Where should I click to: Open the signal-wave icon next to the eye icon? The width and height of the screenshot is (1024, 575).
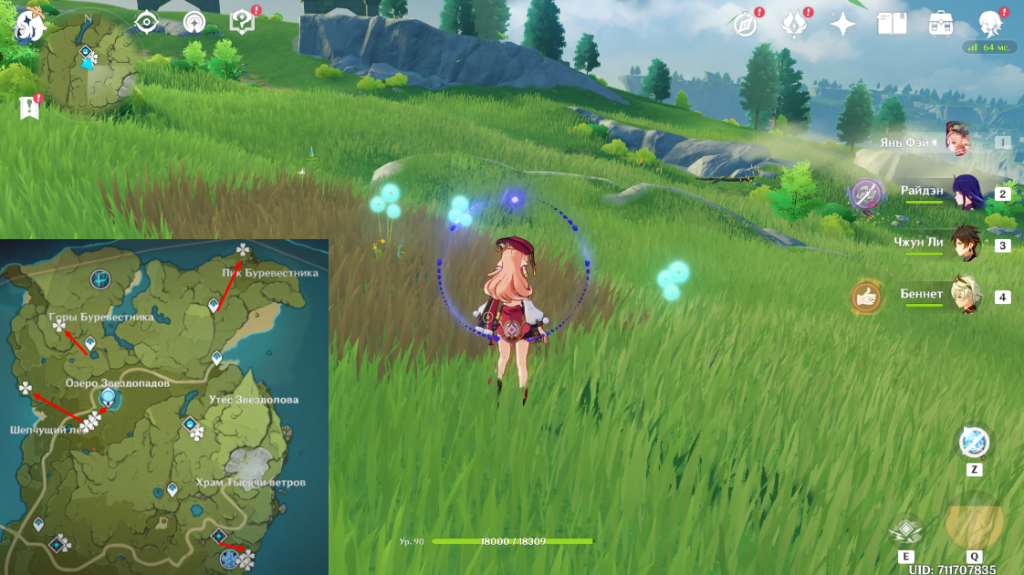(x=193, y=22)
